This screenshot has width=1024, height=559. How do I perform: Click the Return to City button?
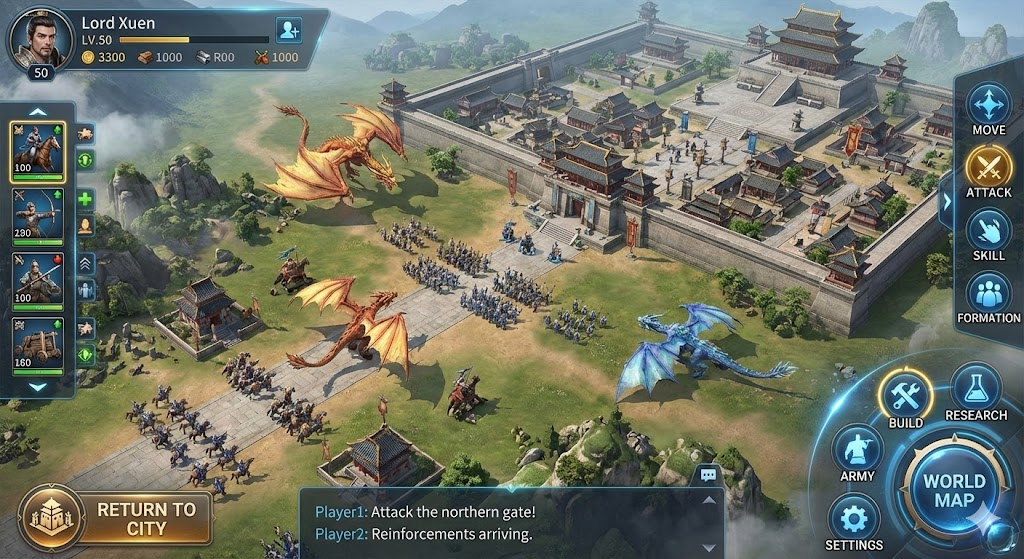coord(116,518)
